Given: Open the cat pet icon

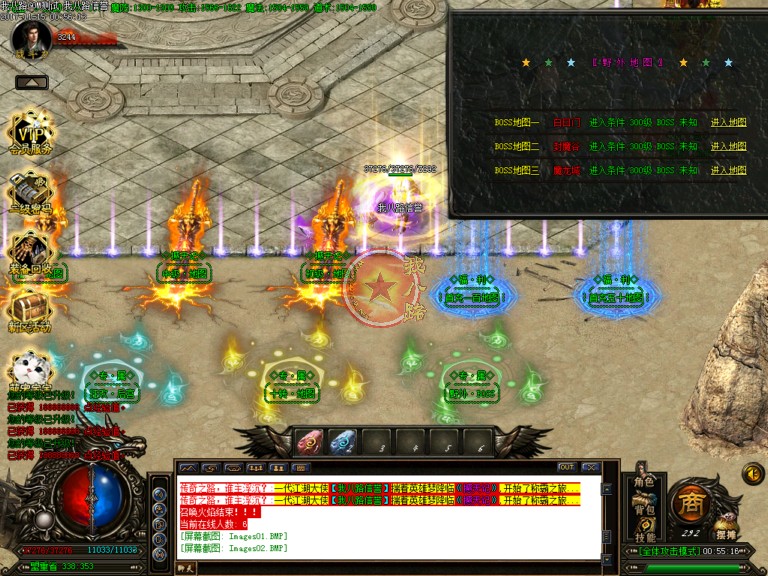Looking at the screenshot, I should point(30,370).
